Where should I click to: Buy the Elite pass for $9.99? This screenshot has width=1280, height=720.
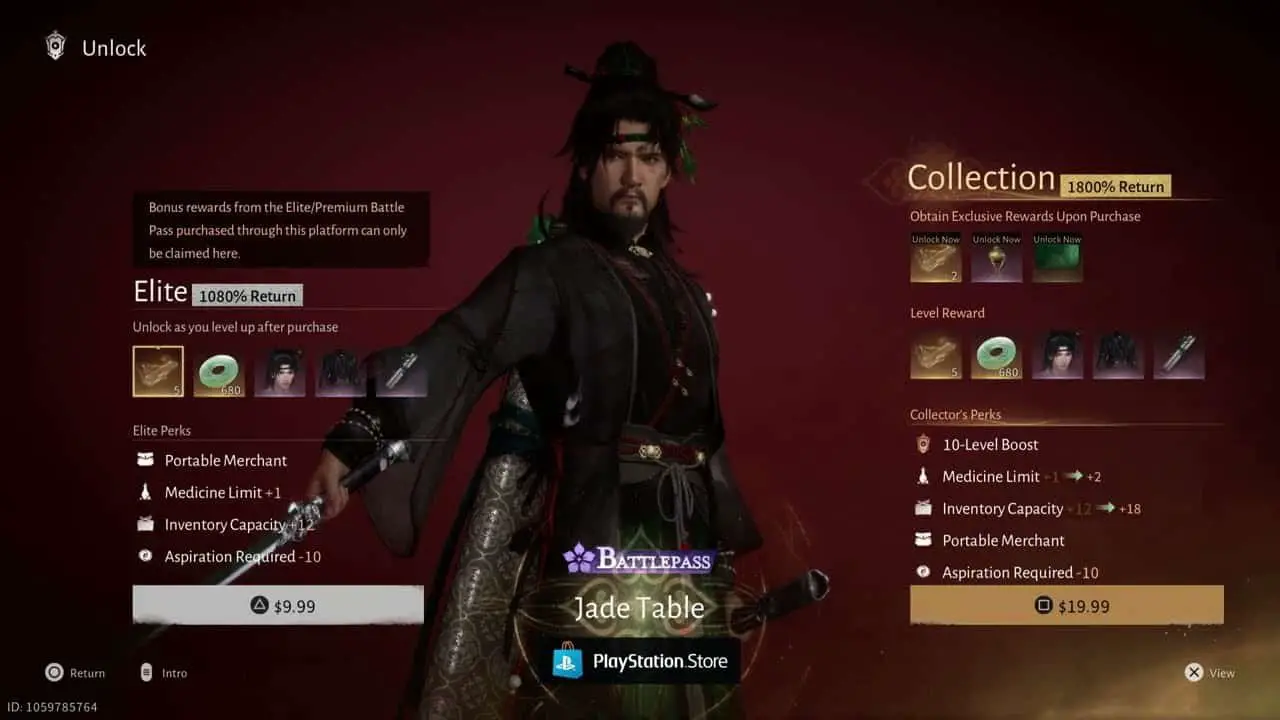[x=278, y=605]
